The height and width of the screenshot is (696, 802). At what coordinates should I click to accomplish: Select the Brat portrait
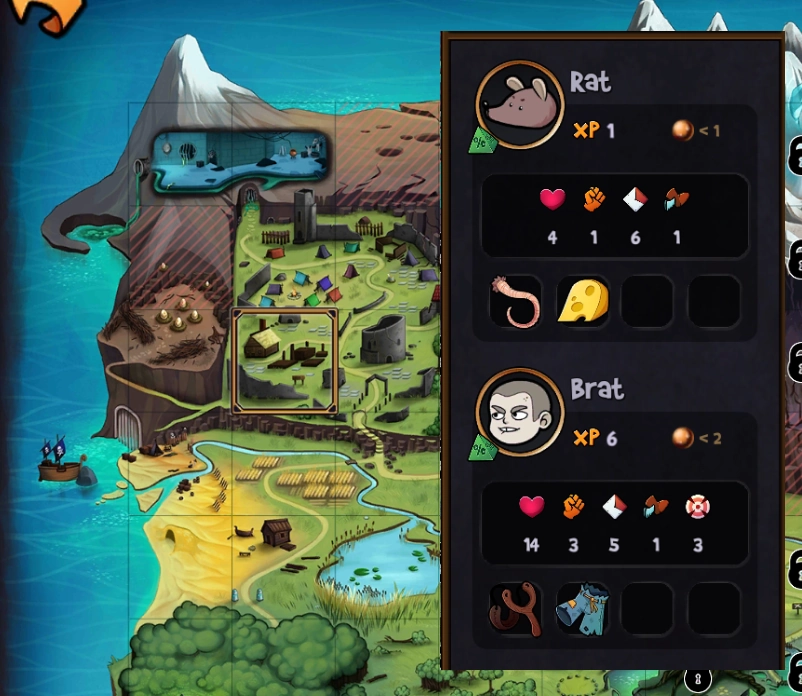pyautogui.click(x=520, y=412)
